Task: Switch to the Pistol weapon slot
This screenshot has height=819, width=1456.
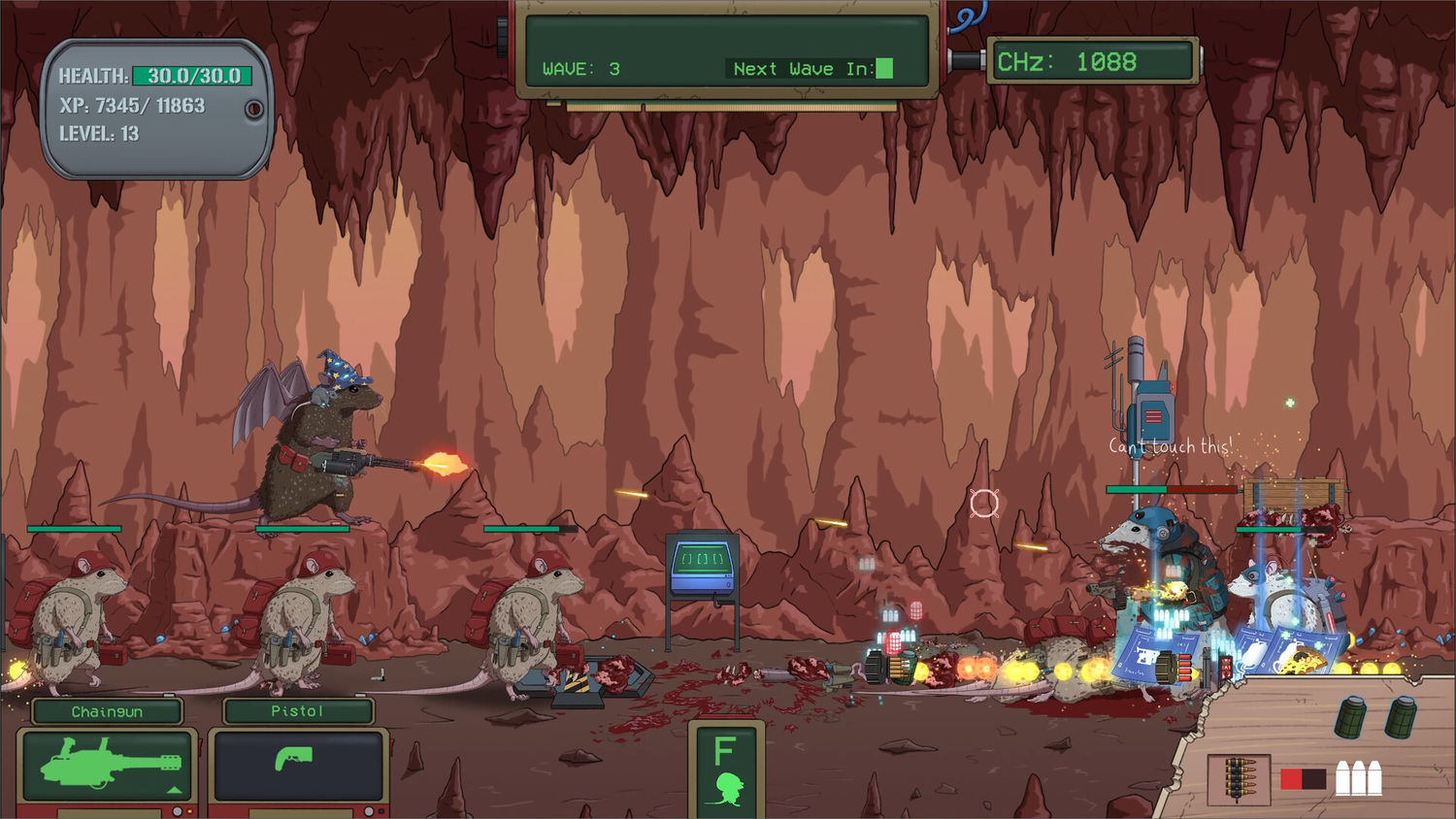Action: 297,764
